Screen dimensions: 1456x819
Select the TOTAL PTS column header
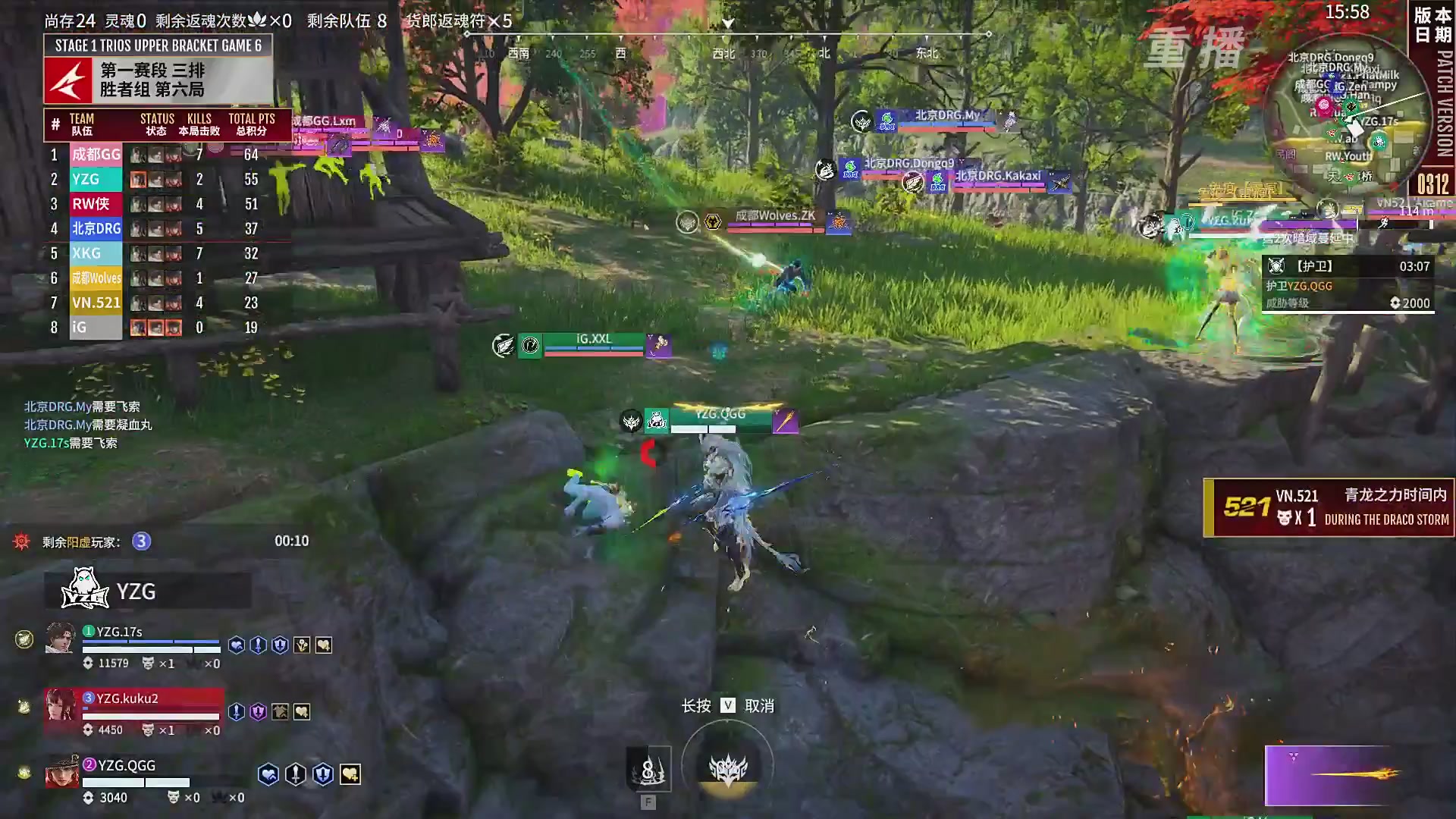click(252, 118)
